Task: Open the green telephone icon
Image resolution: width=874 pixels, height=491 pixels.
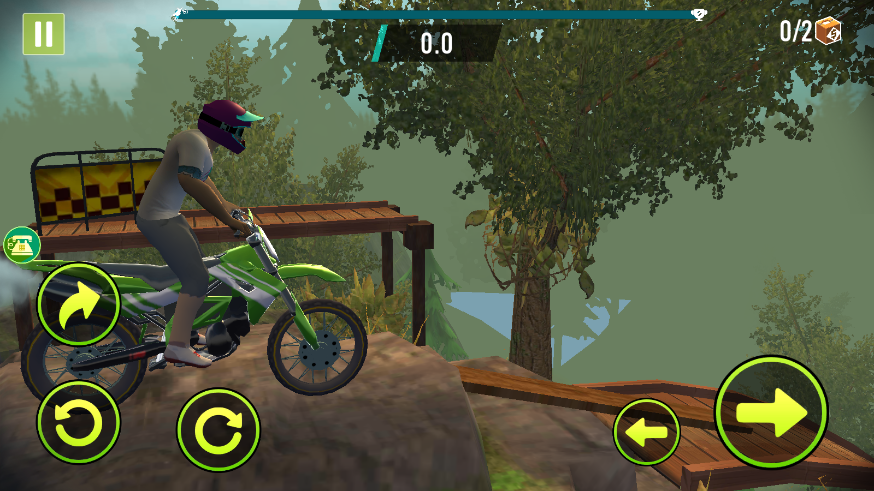Action: pos(21,245)
